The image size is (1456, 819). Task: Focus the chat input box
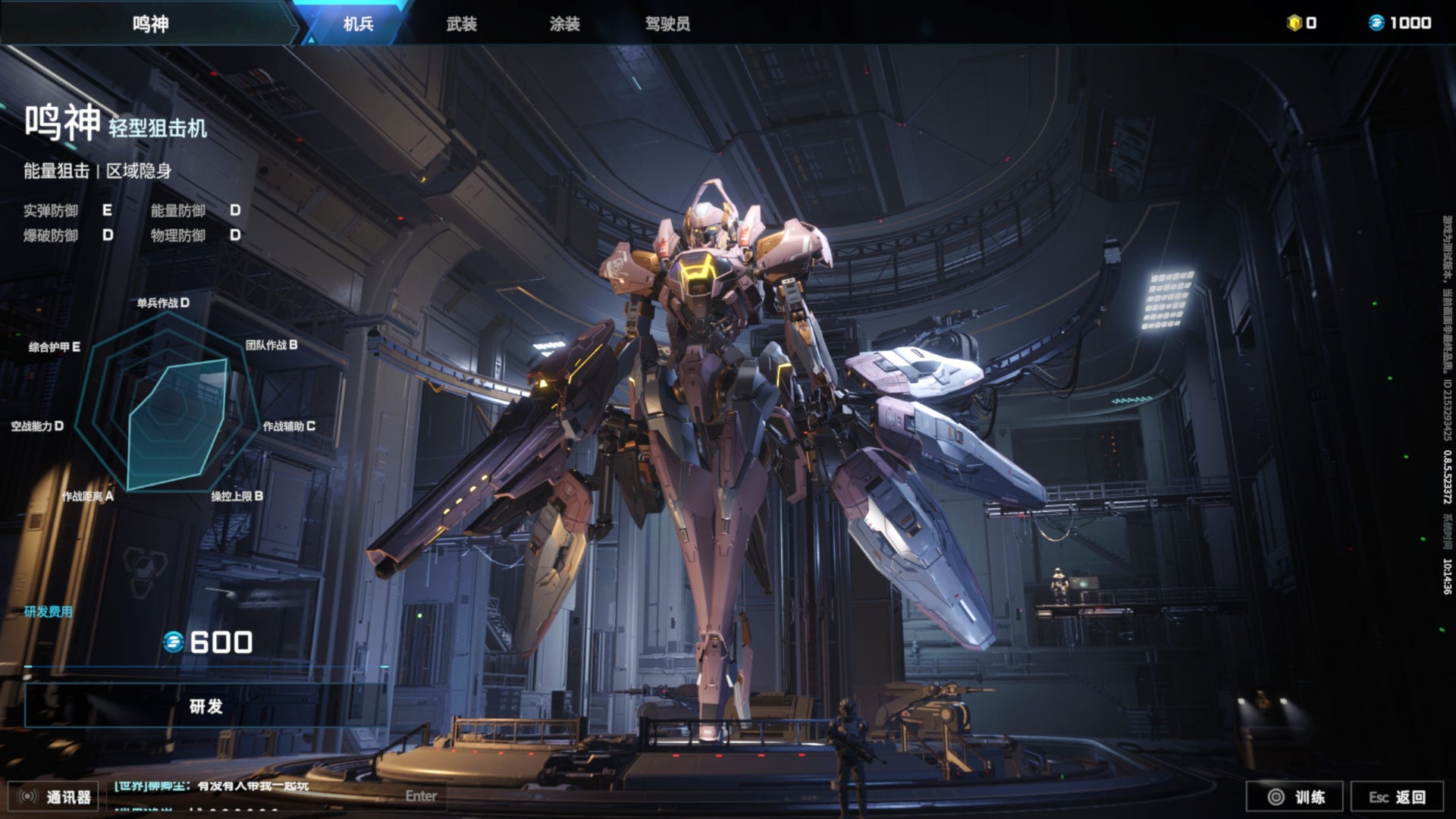273,796
